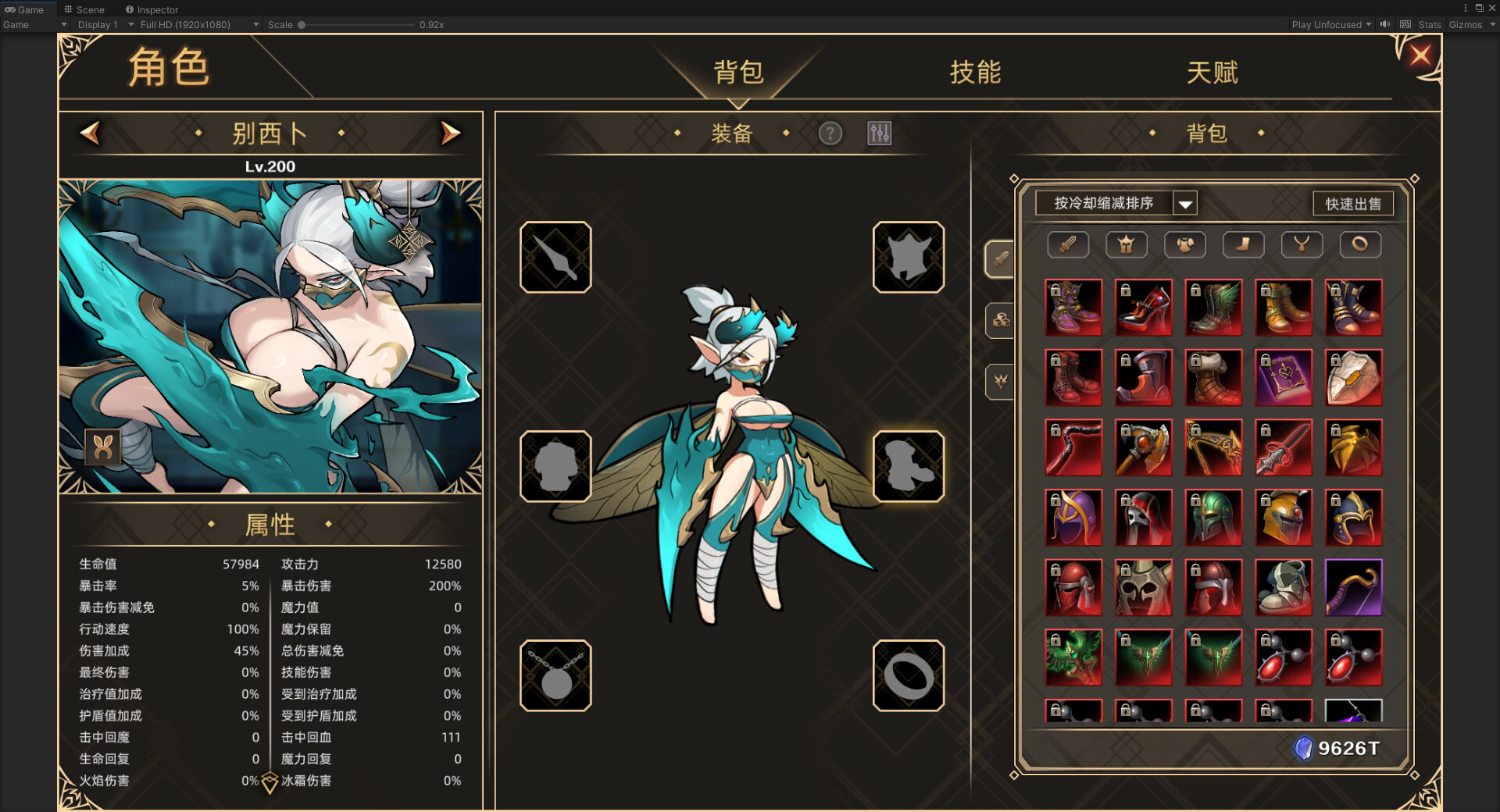
Task: Mute the game audio in the toolbar
Action: pos(1384,24)
